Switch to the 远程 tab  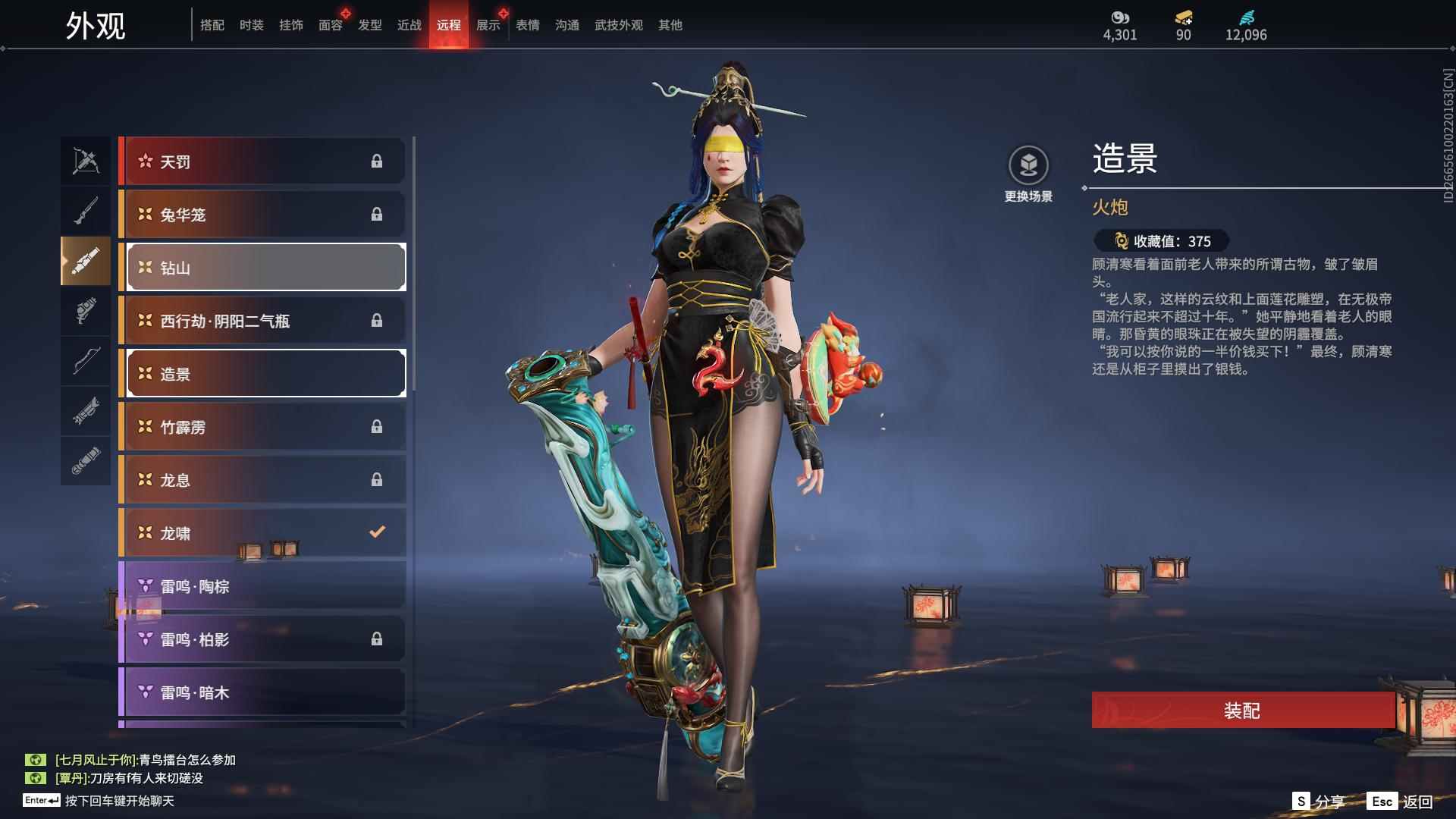(x=449, y=24)
